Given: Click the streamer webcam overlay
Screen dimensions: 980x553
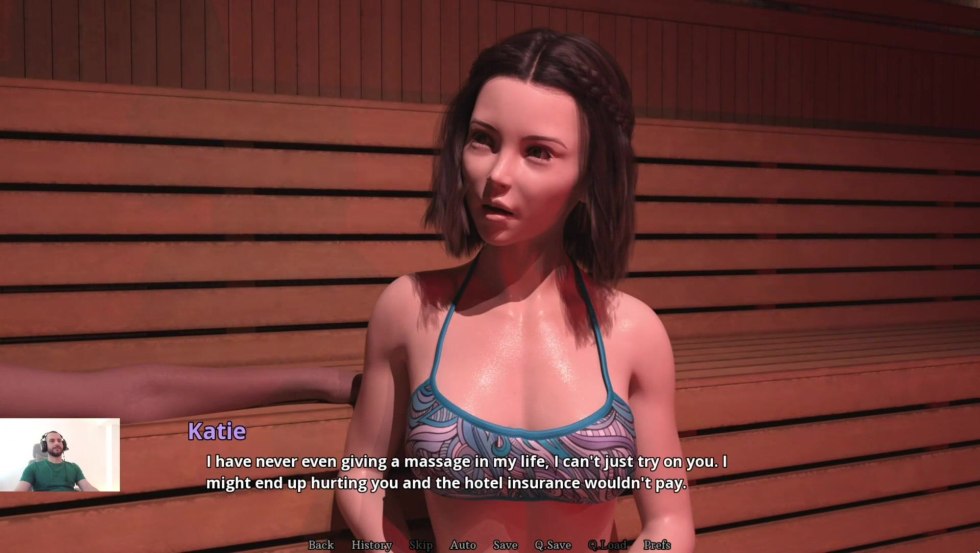Looking at the screenshot, I should tap(60, 455).
